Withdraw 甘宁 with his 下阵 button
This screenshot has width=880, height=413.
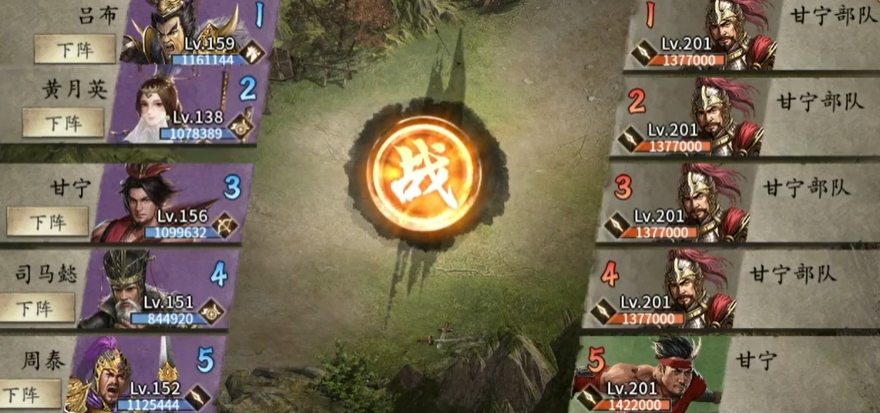[x=47, y=220]
